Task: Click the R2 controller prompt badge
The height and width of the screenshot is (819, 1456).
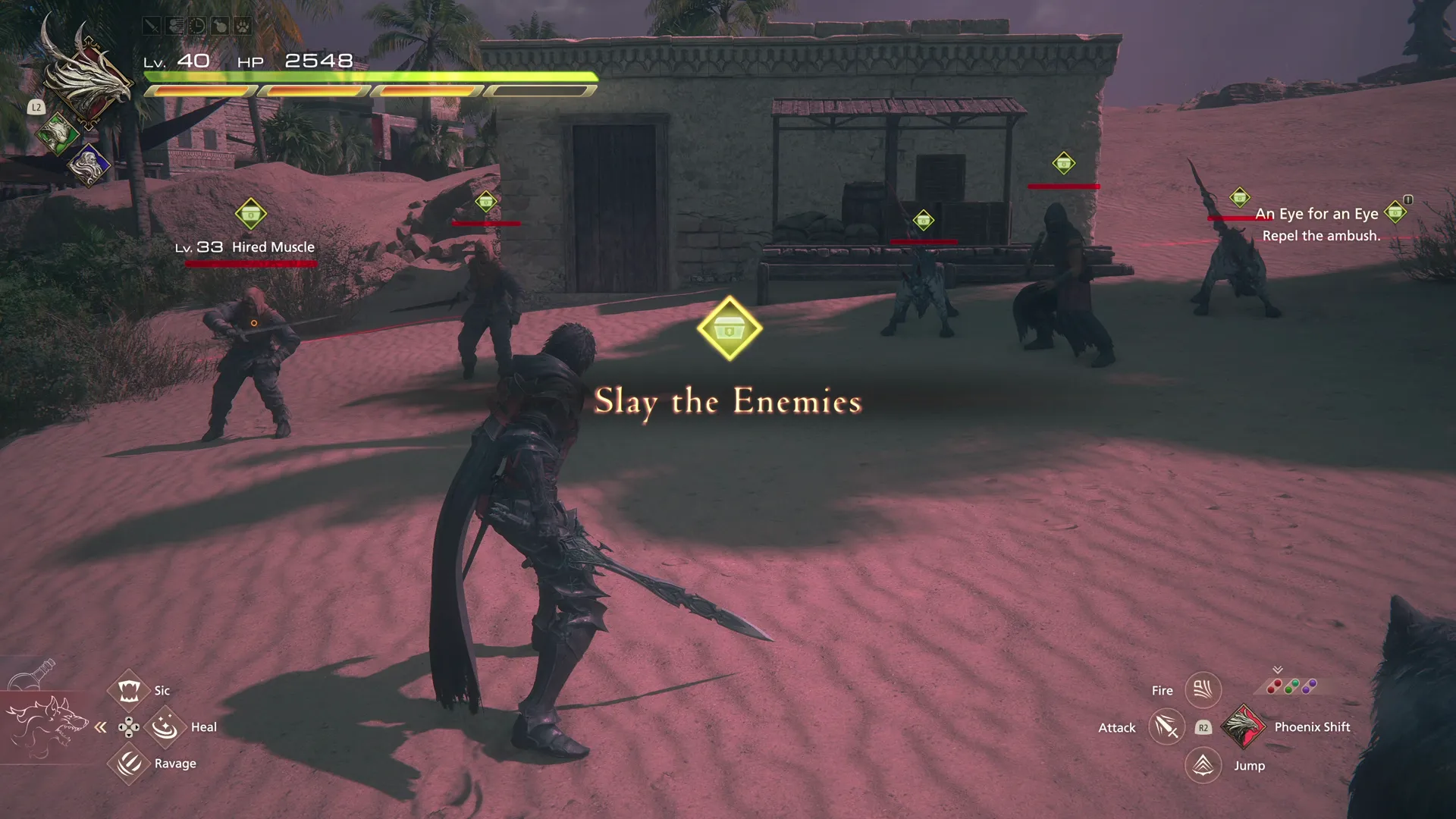Action: tap(1203, 726)
